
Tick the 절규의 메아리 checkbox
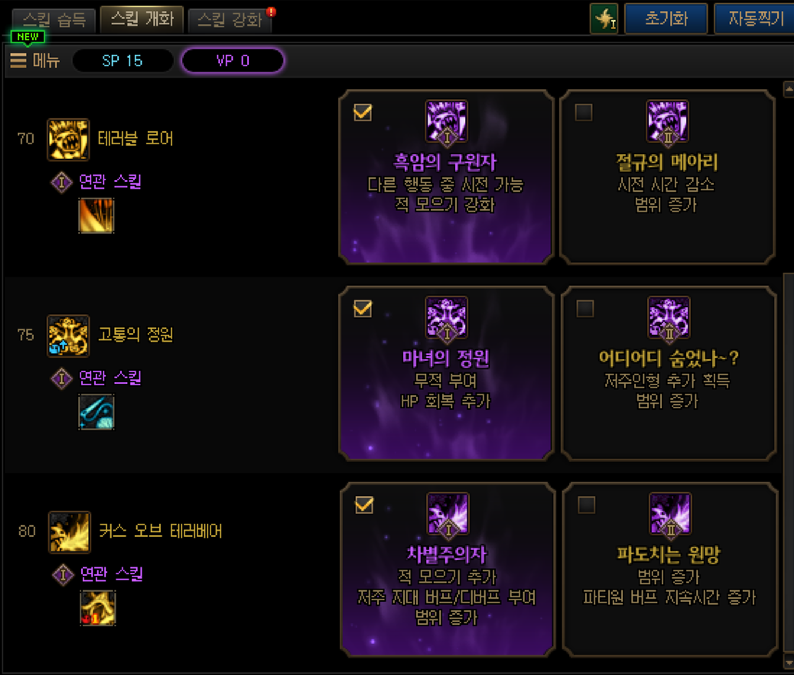(584, 113)
